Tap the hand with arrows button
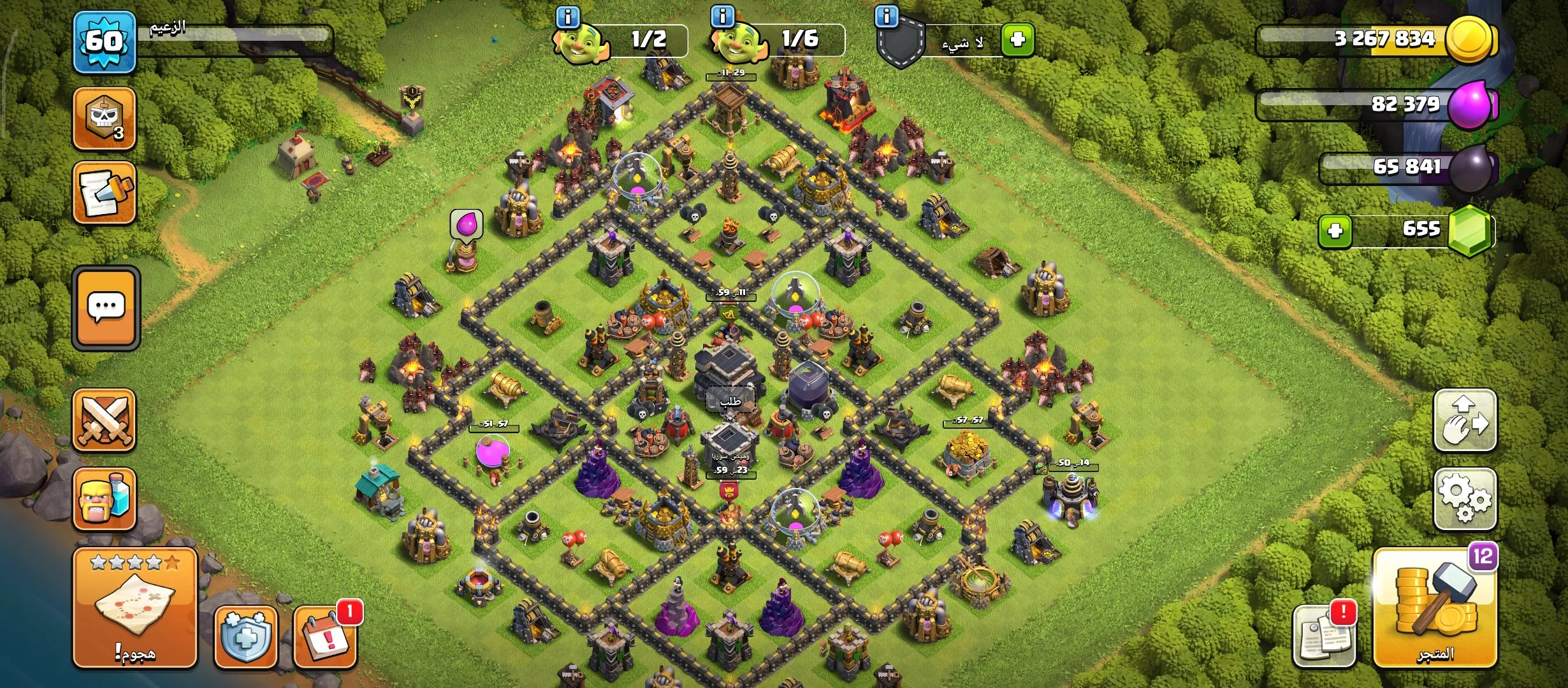This screenshot has width=1568, height=688. click(1465, 420)
